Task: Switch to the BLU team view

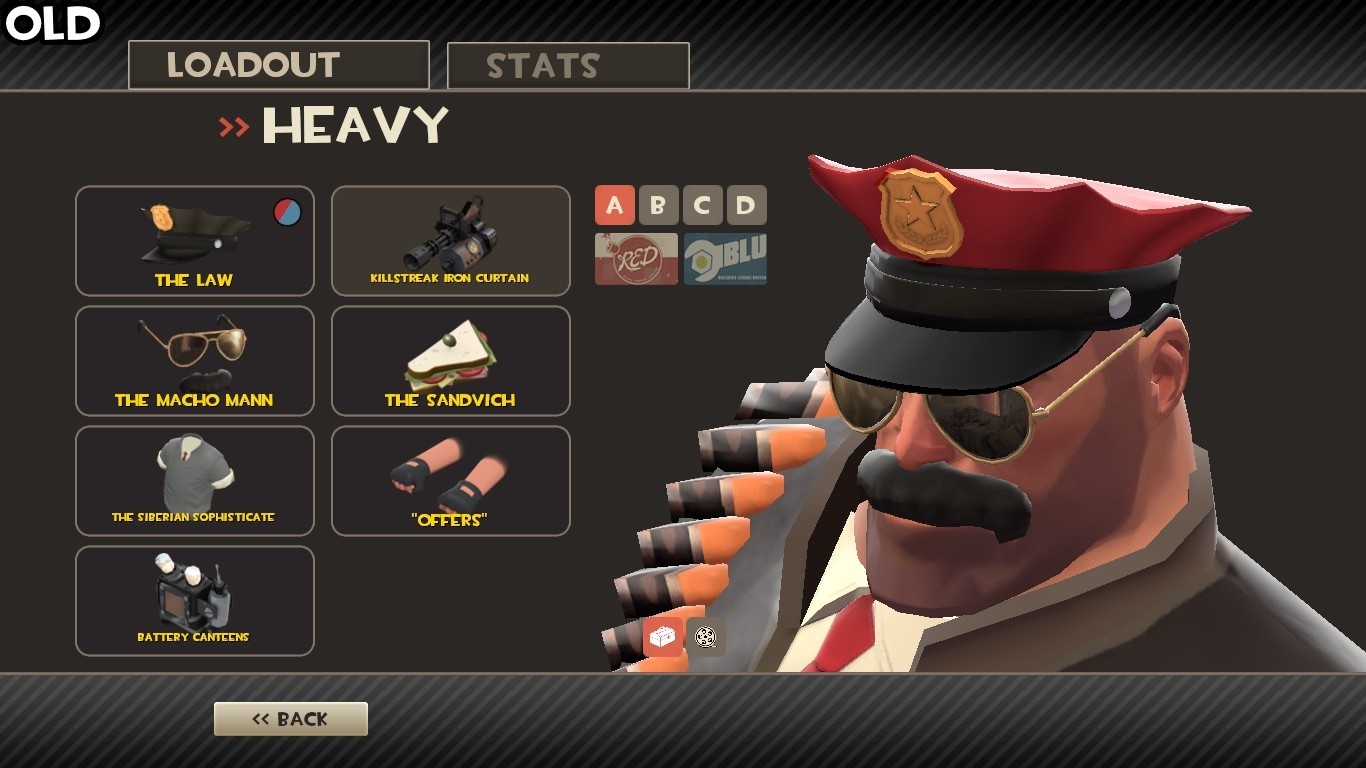Action: coord(724,258)
